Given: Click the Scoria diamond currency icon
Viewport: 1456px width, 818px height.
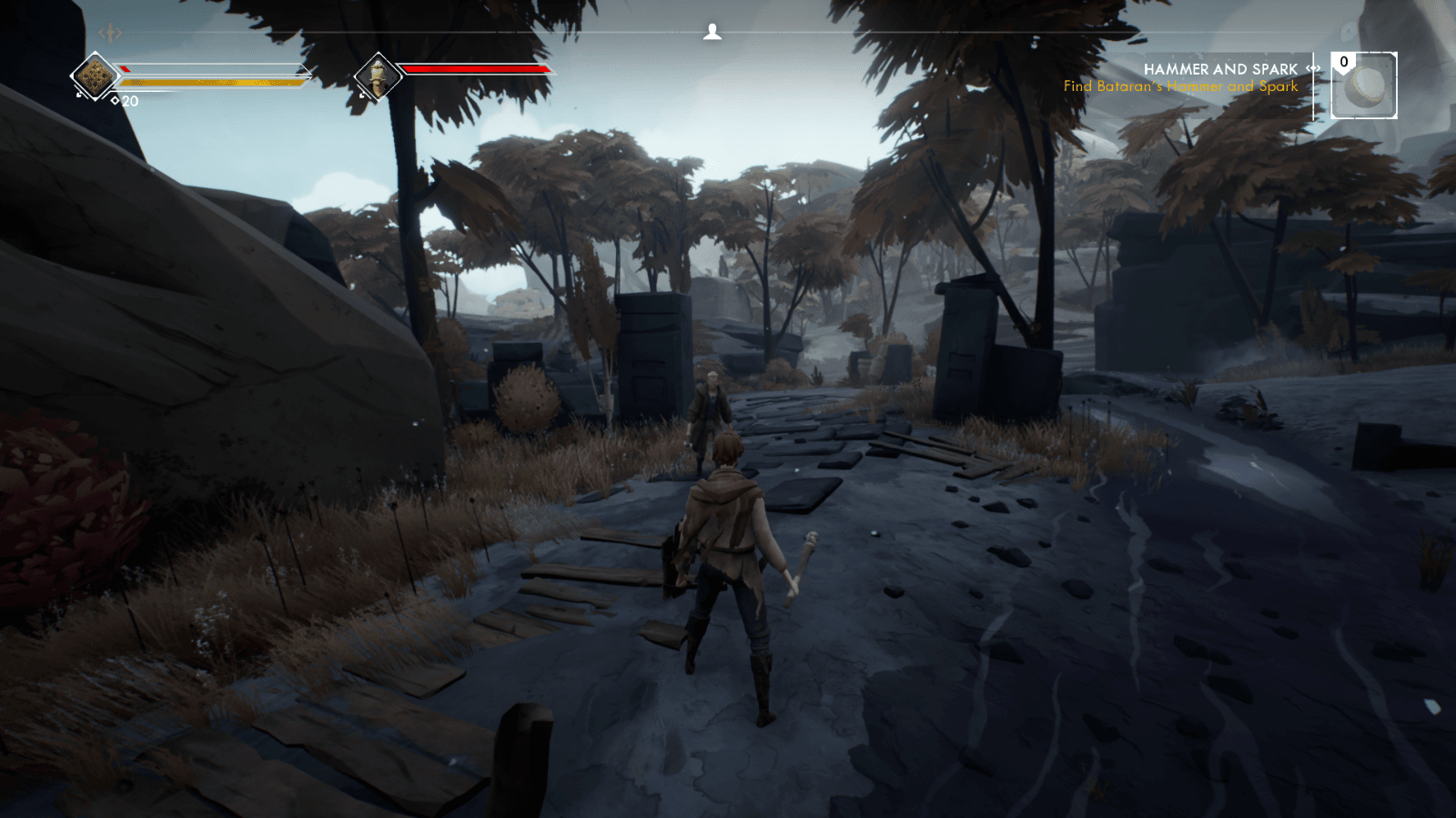Looking at the screenshot, I should pyautogui.click(x=115, y=100).
